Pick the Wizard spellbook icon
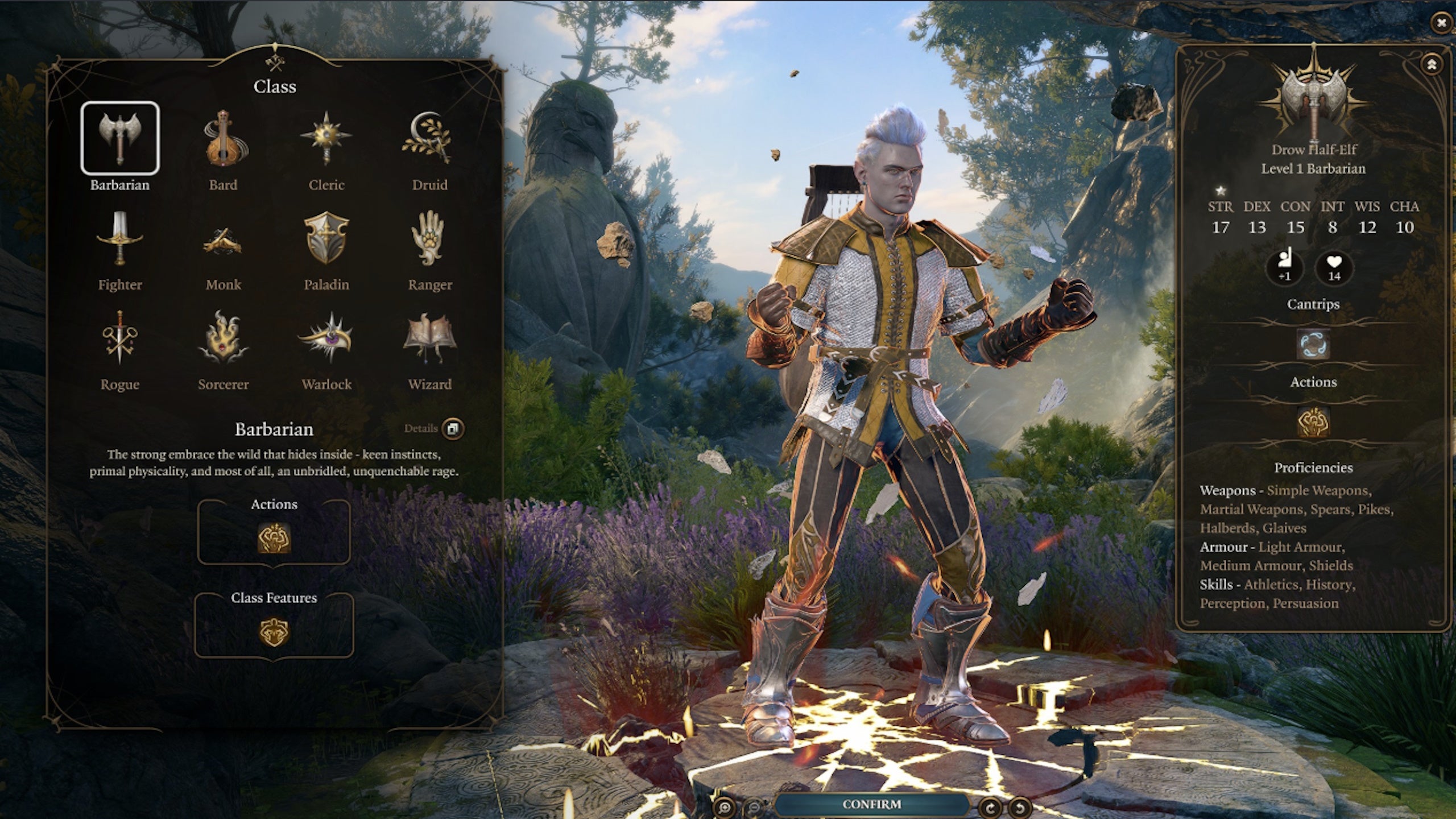 429,338
